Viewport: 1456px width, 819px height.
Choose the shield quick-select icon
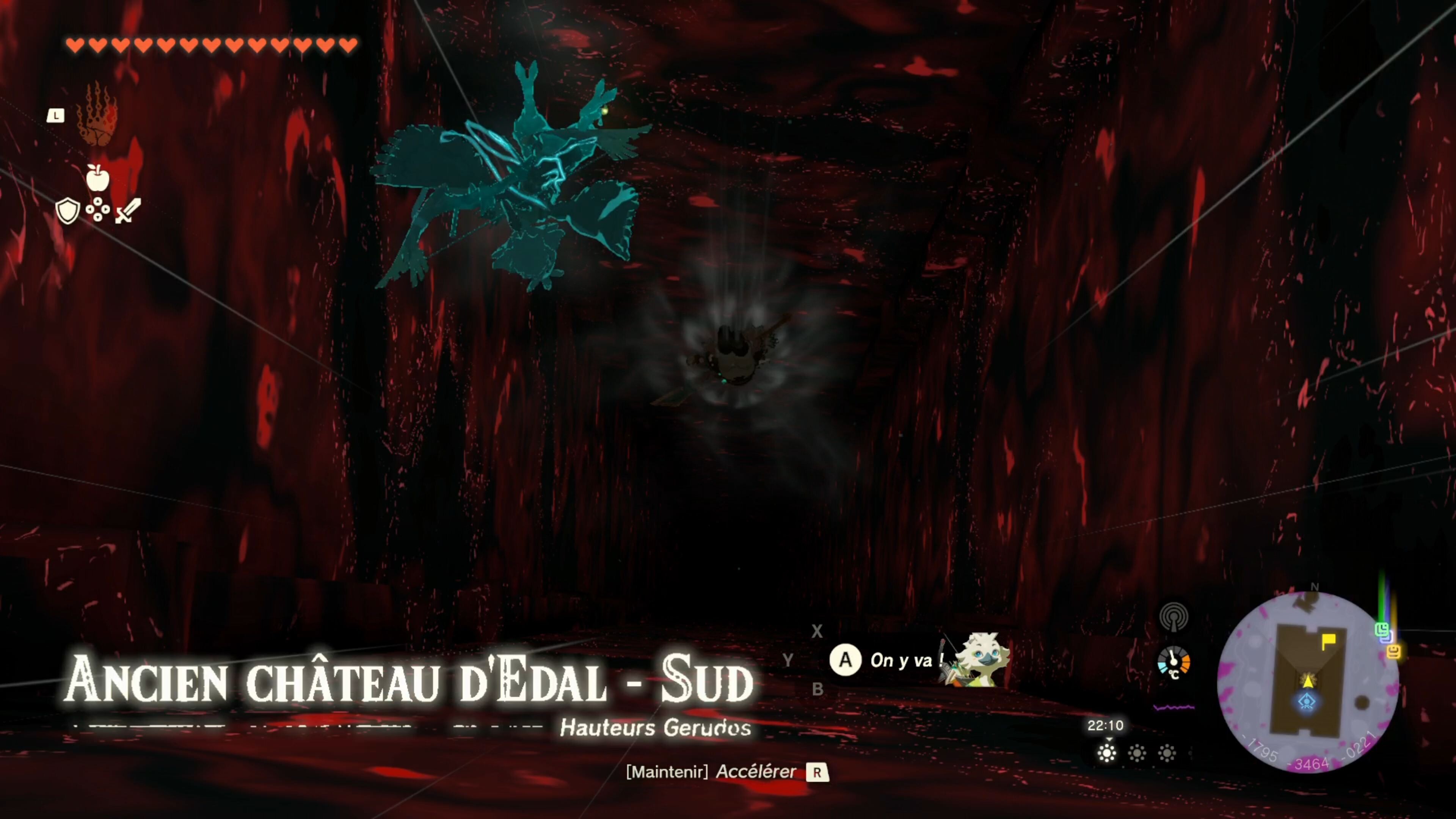[67, 211]
